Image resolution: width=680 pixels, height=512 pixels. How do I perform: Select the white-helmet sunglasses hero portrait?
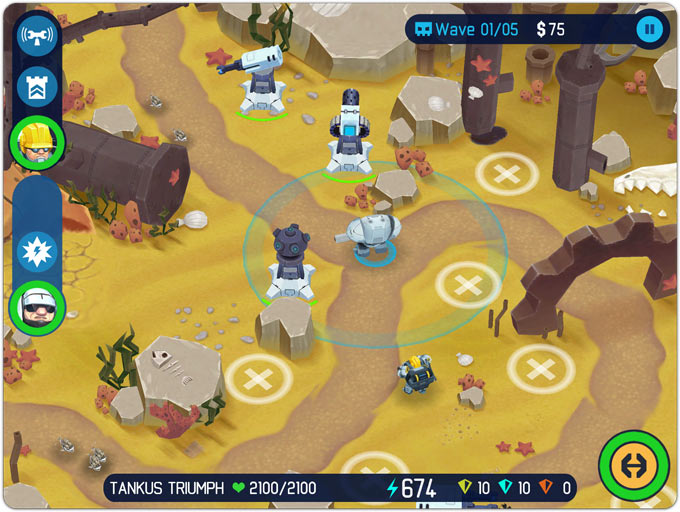tap(38, 307)
